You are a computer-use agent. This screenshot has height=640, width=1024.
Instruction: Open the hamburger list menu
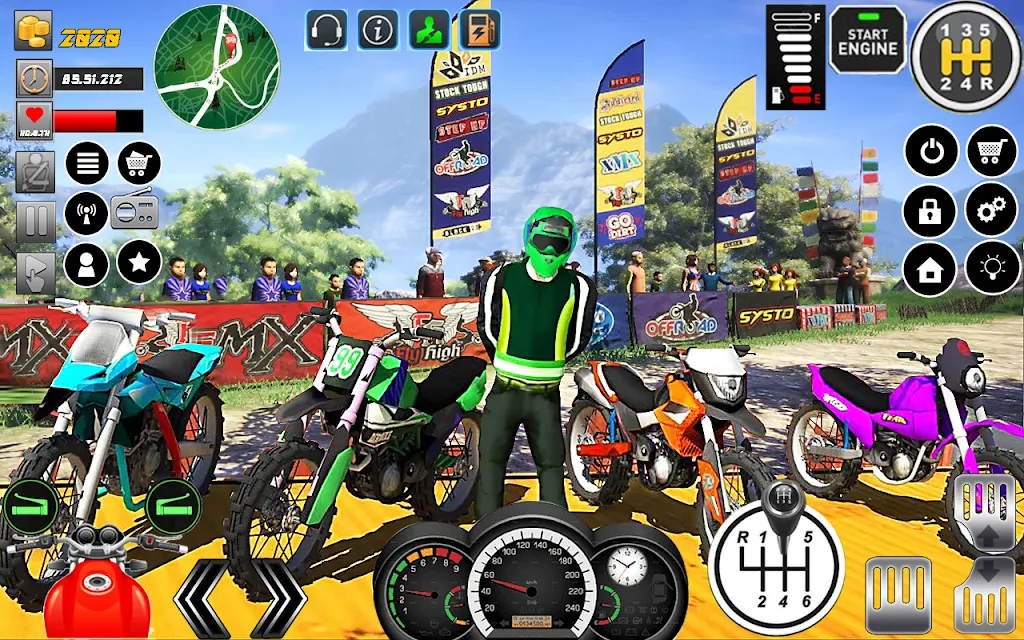[x=87, y=163]
